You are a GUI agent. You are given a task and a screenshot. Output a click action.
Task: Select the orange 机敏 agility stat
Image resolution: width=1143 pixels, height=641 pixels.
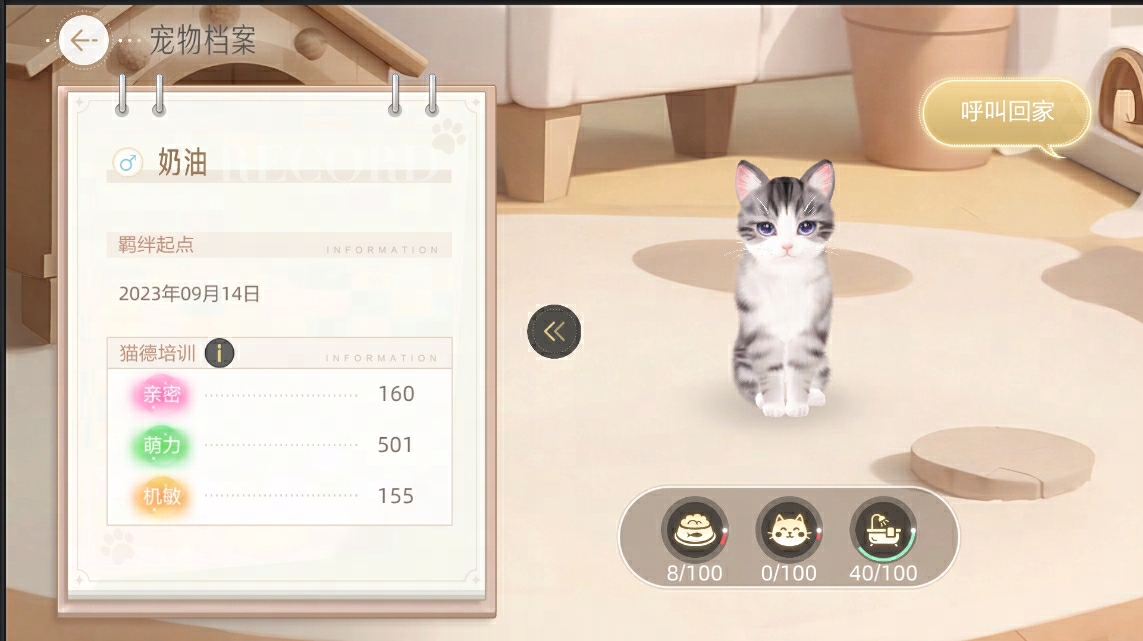[x=162, y=496]
